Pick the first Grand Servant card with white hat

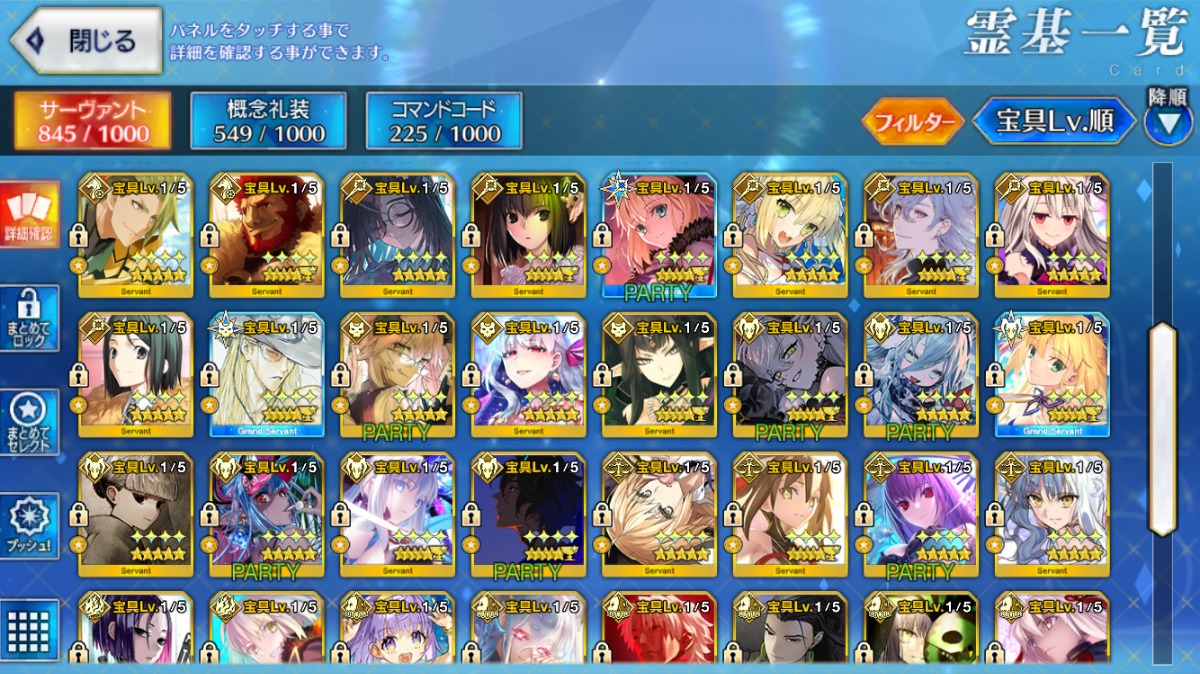[x=267, y=376]
